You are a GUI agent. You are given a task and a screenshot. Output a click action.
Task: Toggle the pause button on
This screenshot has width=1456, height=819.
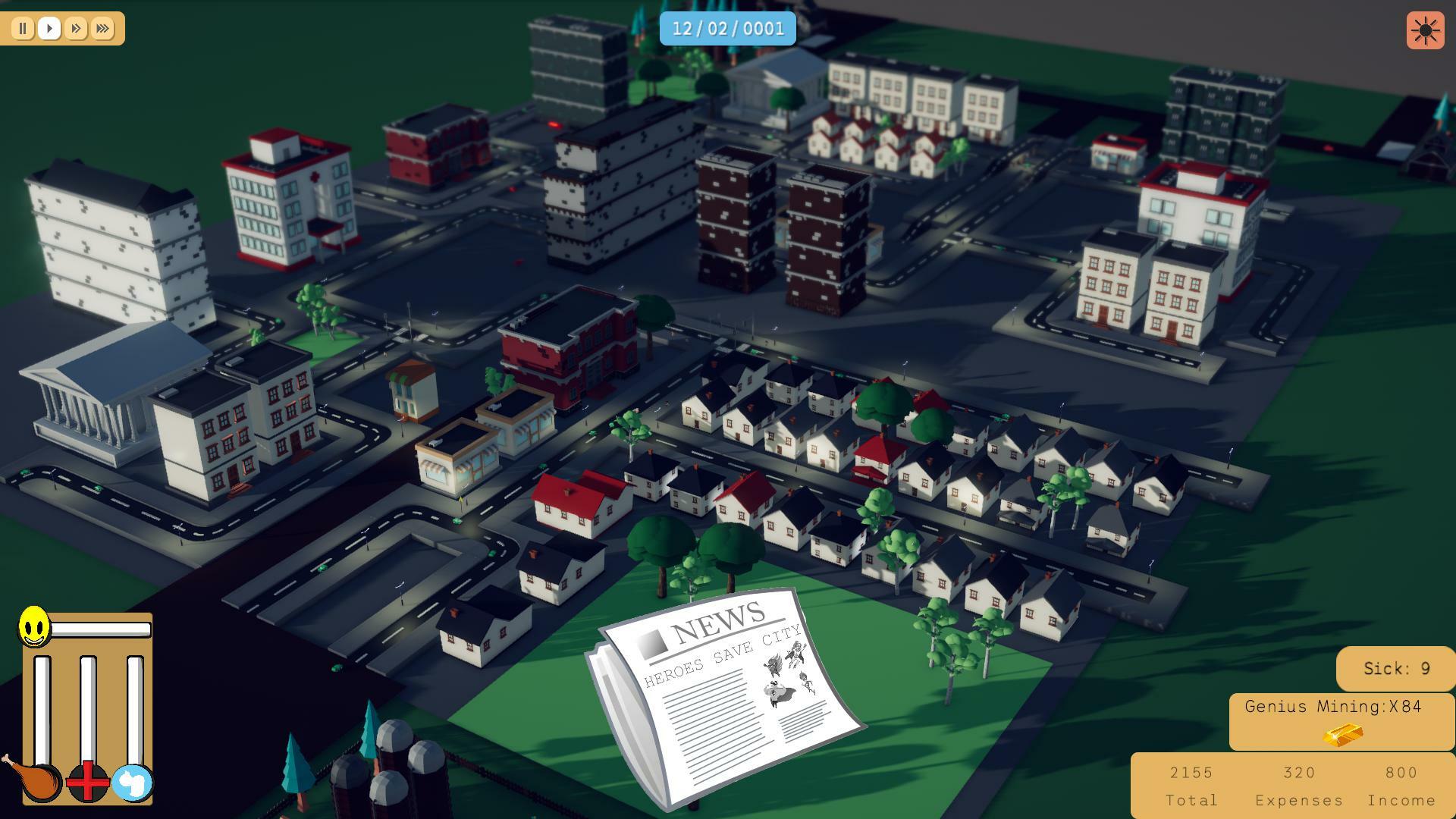(23, 29)
